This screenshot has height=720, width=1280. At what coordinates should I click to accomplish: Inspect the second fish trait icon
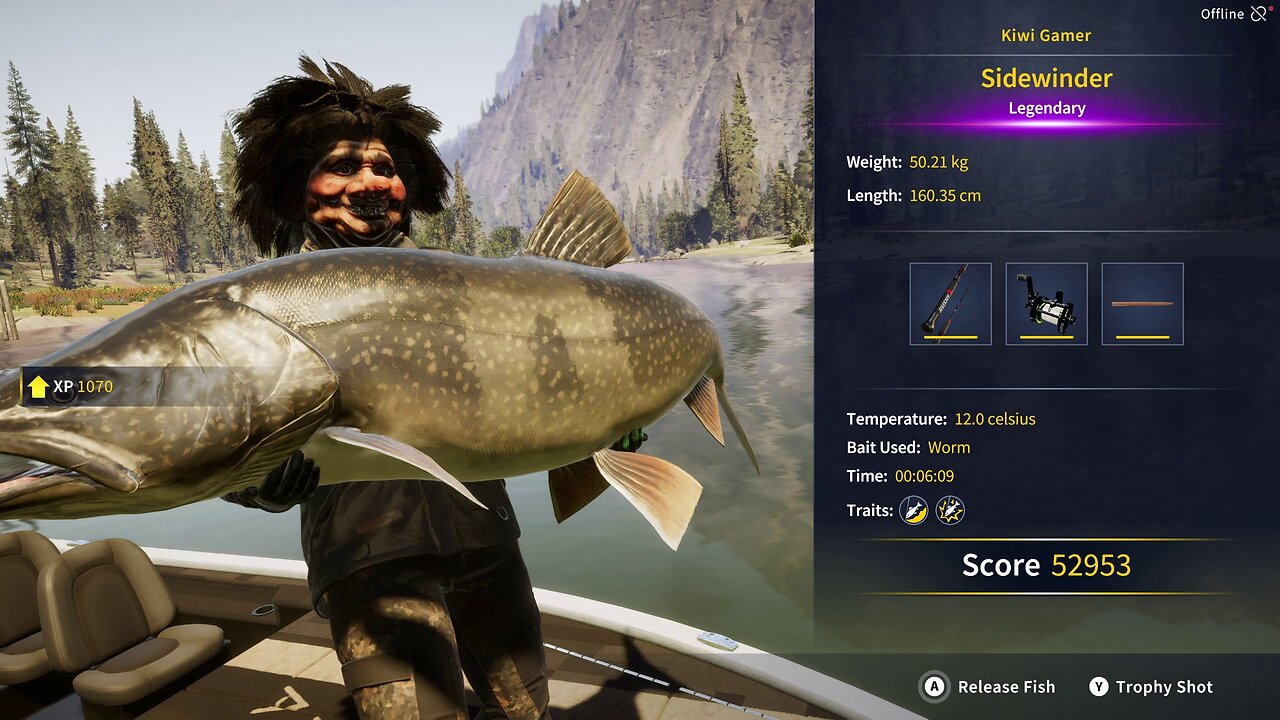[x=949, y=511]
